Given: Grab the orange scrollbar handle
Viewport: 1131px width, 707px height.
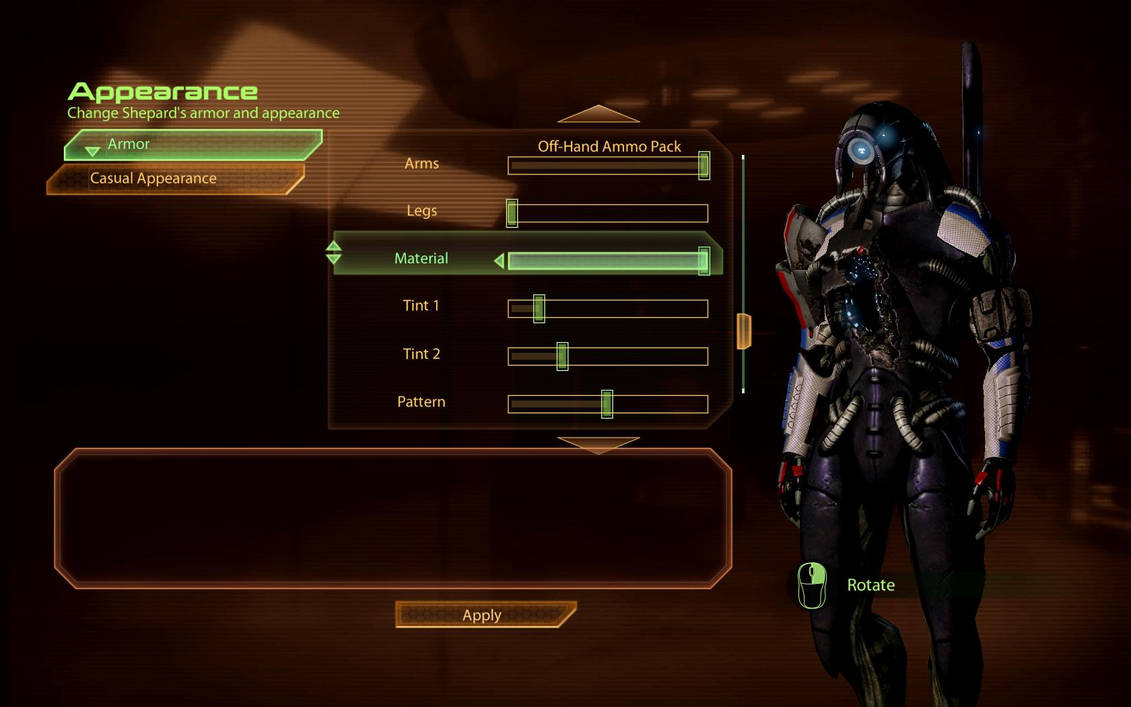Looking at the screenshot, I should (743, 331).
